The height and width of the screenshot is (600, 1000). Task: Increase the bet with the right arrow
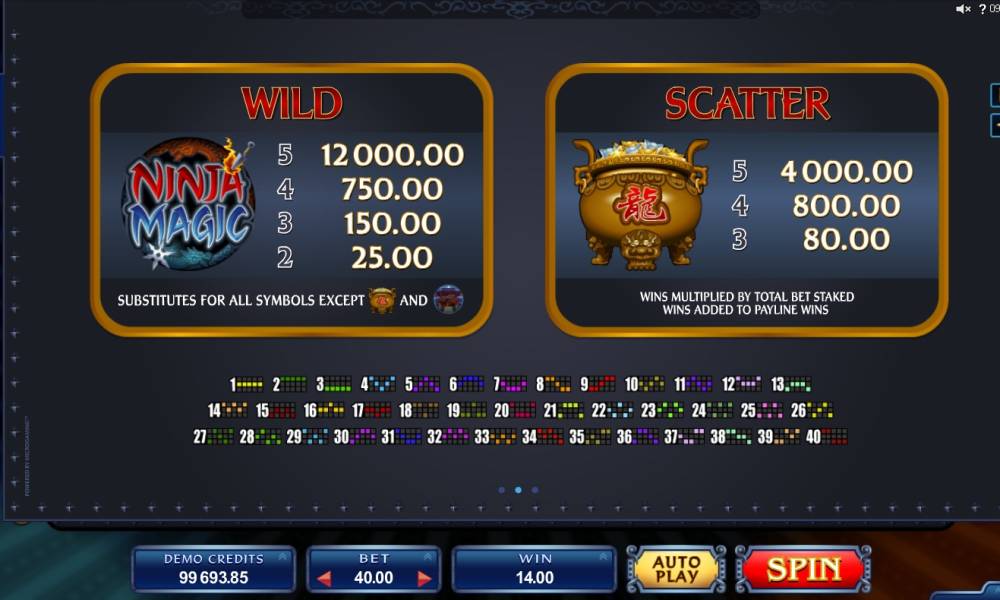pyautogui.click(x=424, y=578)
